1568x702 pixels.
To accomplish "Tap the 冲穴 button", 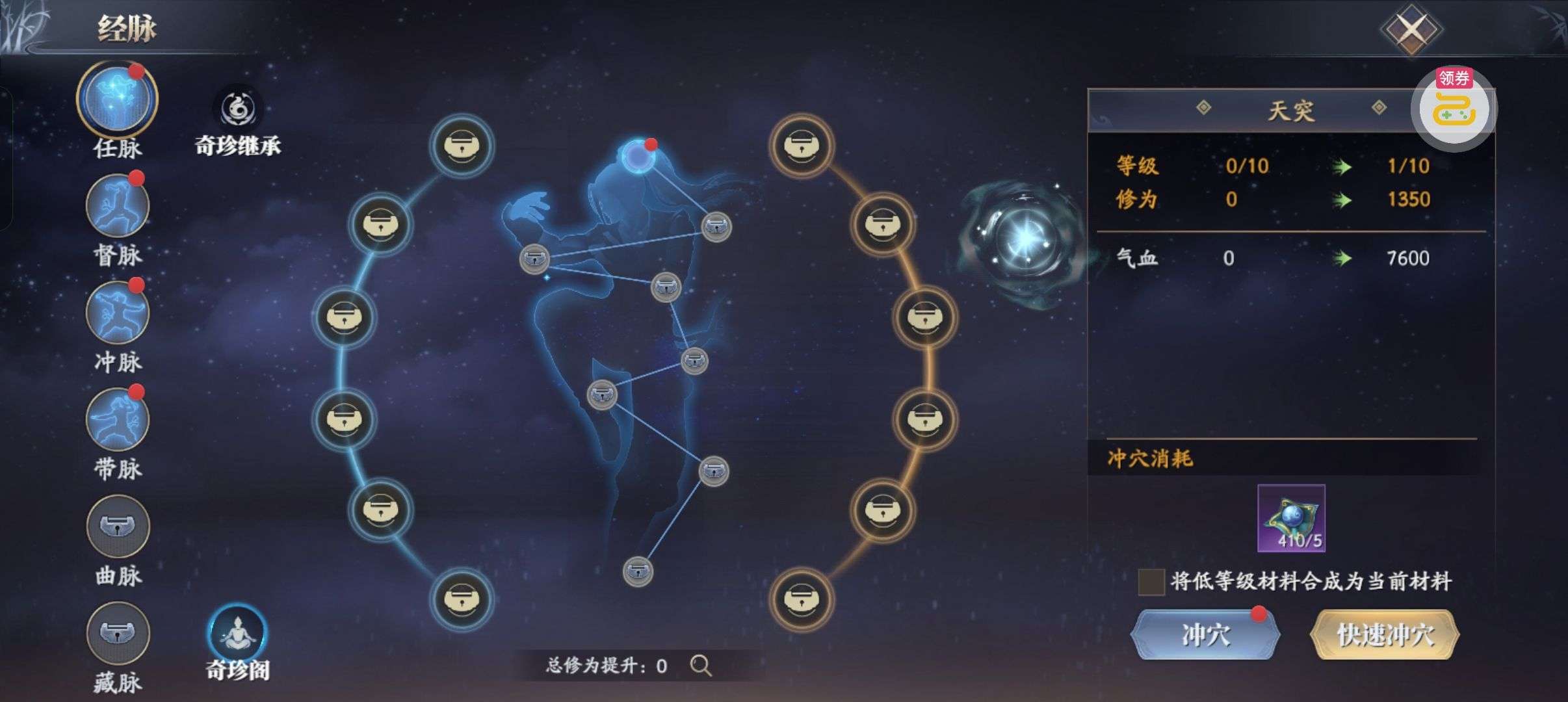I will (x=1205, y=635).
